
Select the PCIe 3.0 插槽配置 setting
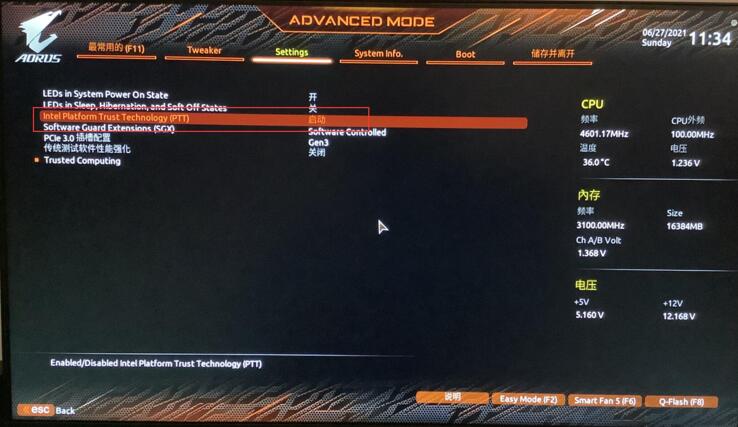click(x=77, y=139)
